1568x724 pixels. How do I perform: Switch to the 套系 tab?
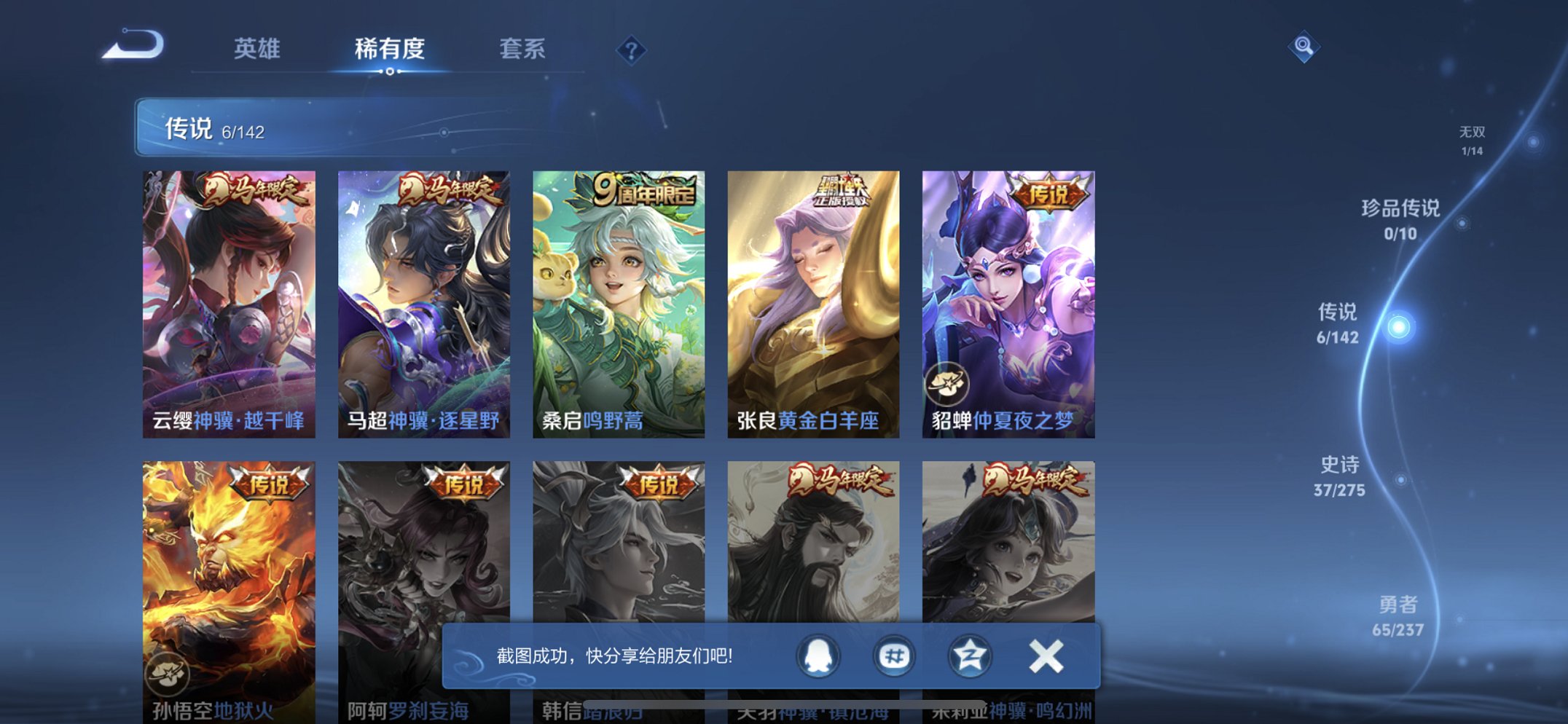point(525,49)
